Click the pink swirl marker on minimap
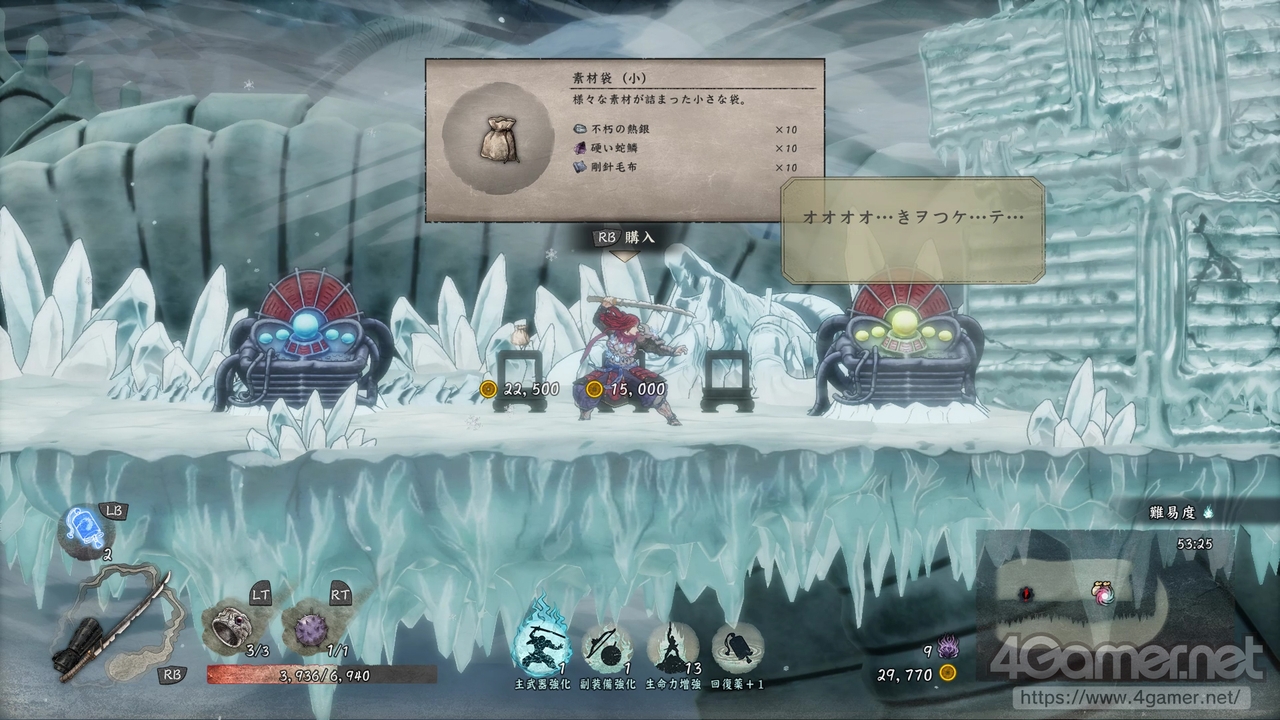1280x720 pixels. 1104,594
